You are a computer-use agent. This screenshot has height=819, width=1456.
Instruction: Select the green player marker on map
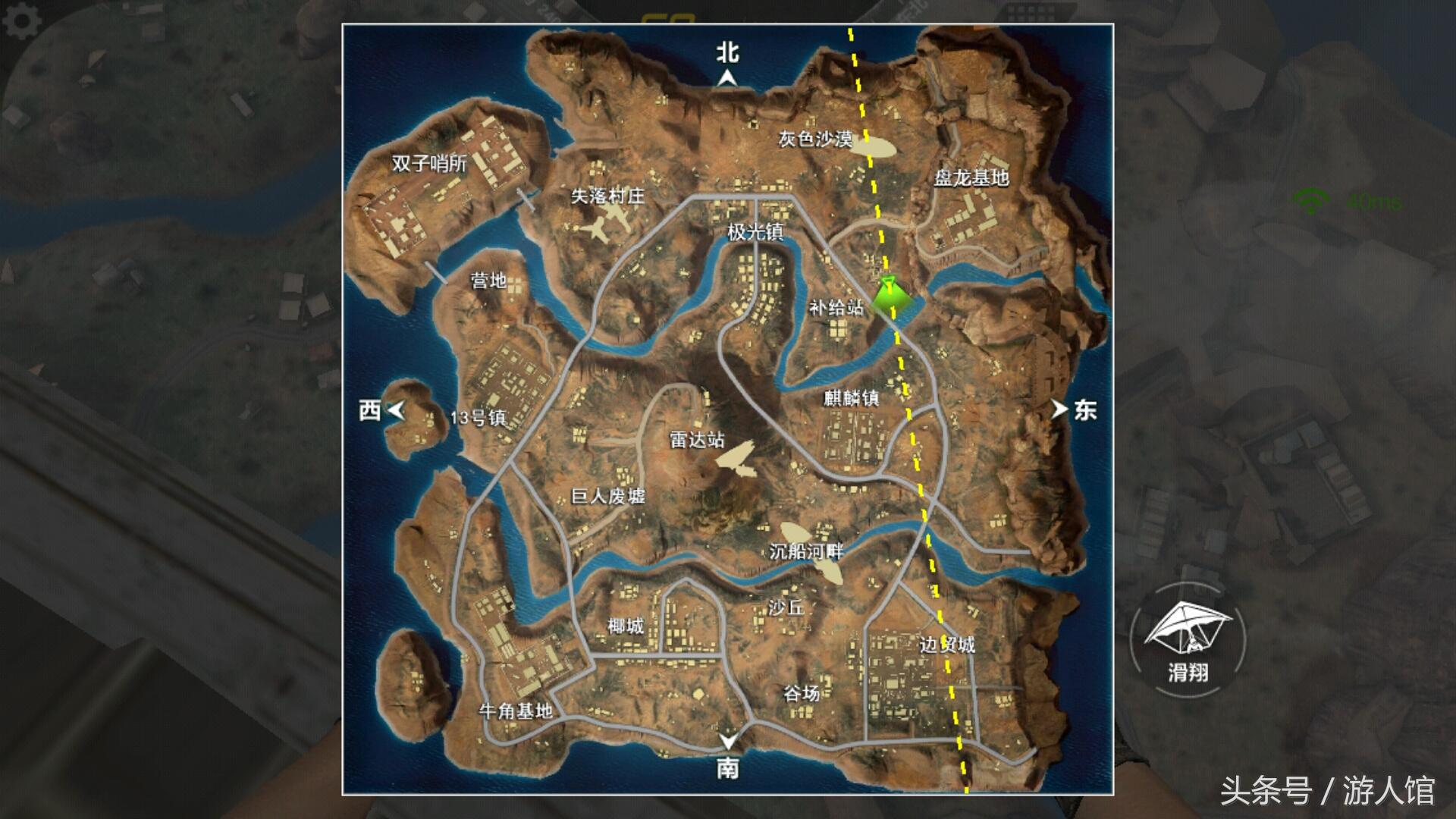(887, 295)
